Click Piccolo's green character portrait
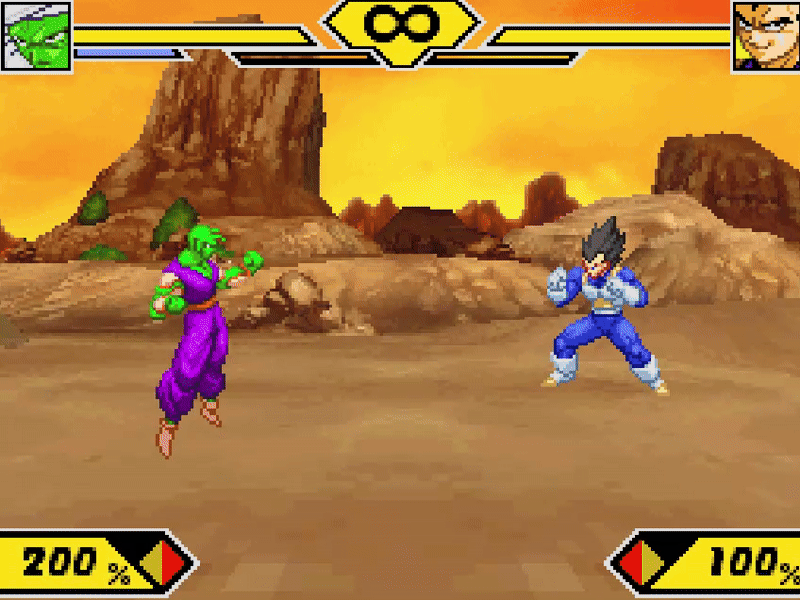Image resolution: width=800 pixels, height=600 pixels. pyautogui.click(x=36, y=37)
